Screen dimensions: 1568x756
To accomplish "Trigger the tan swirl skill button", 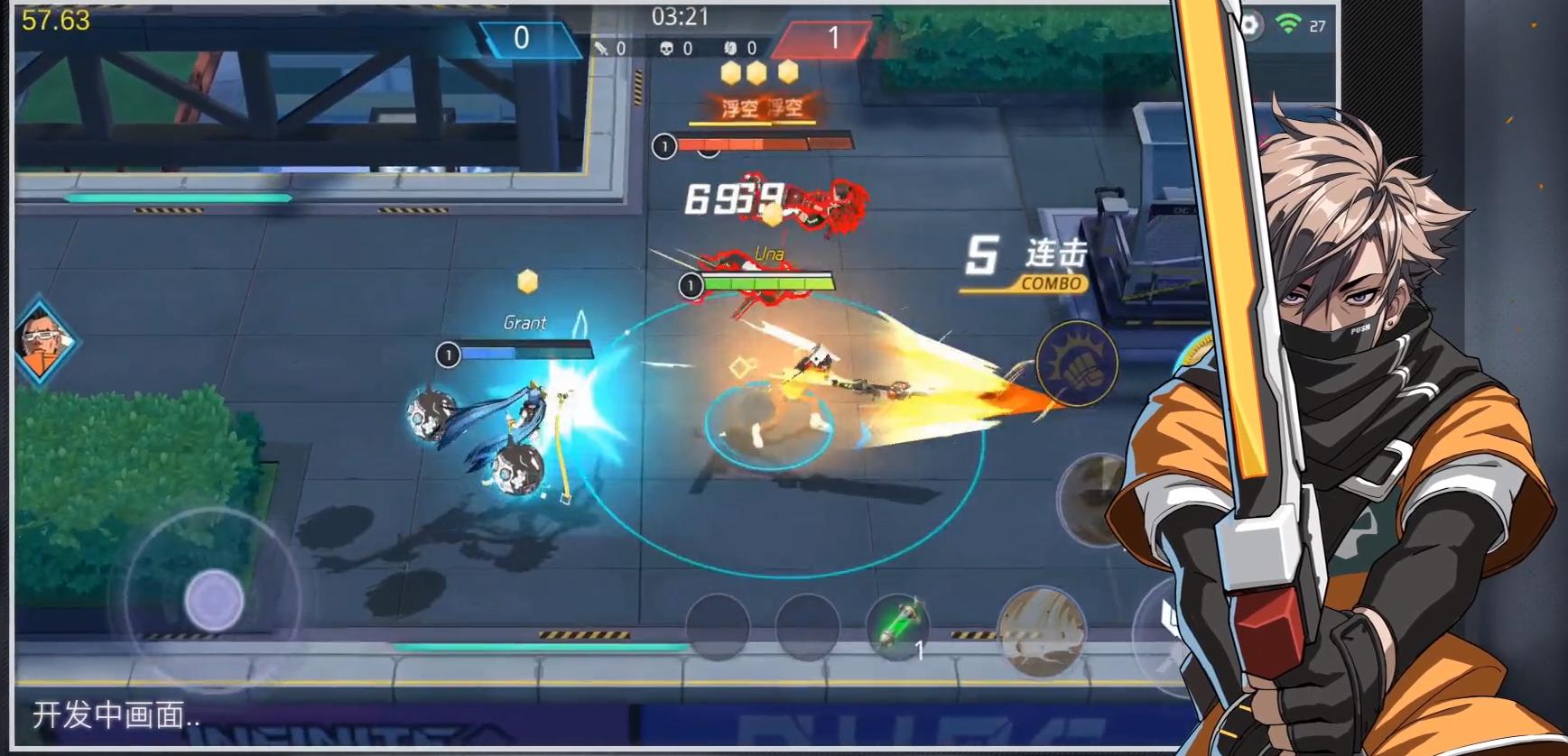I will click(x=1042, y=631).
